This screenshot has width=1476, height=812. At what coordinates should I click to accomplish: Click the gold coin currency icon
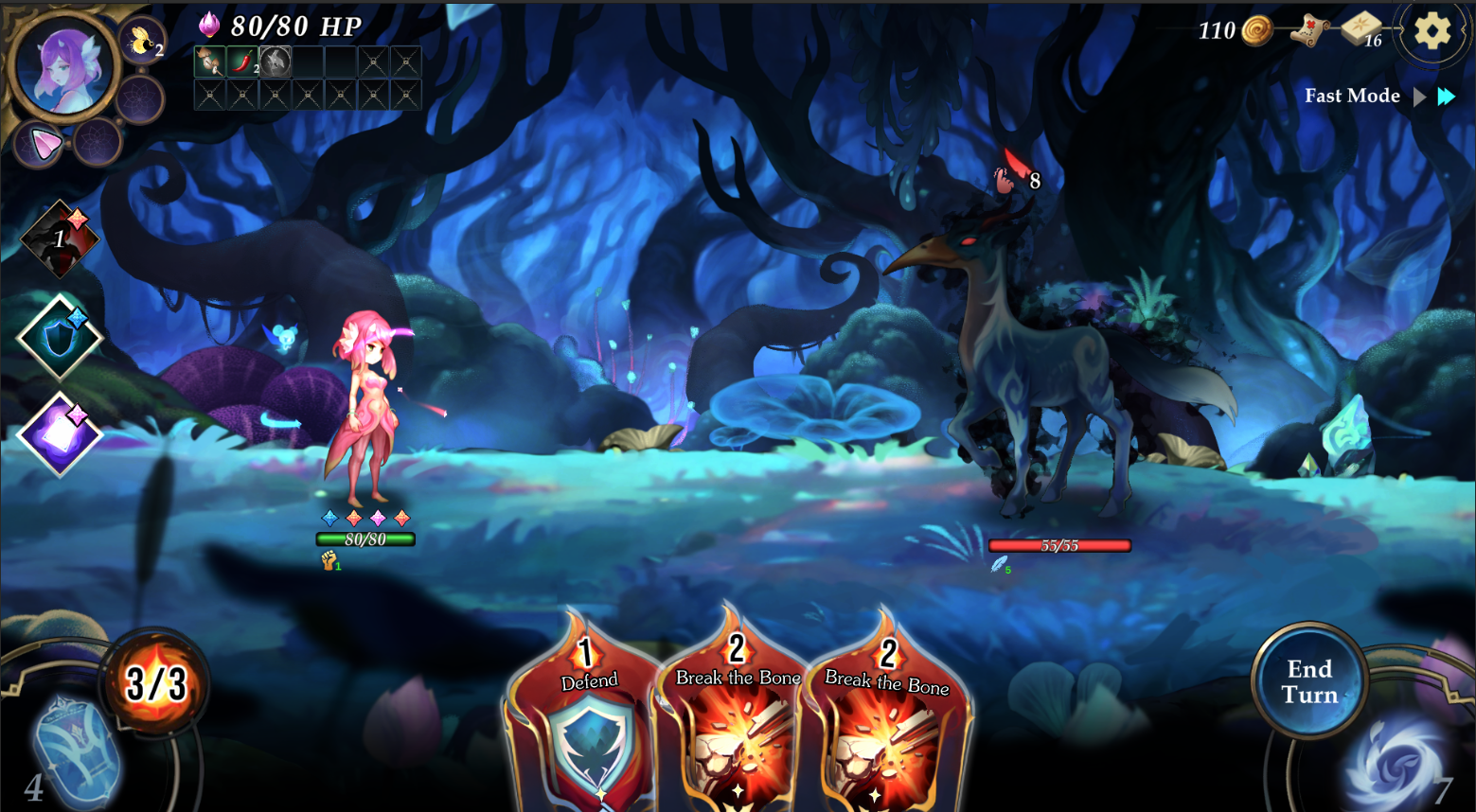[1256, 29]
